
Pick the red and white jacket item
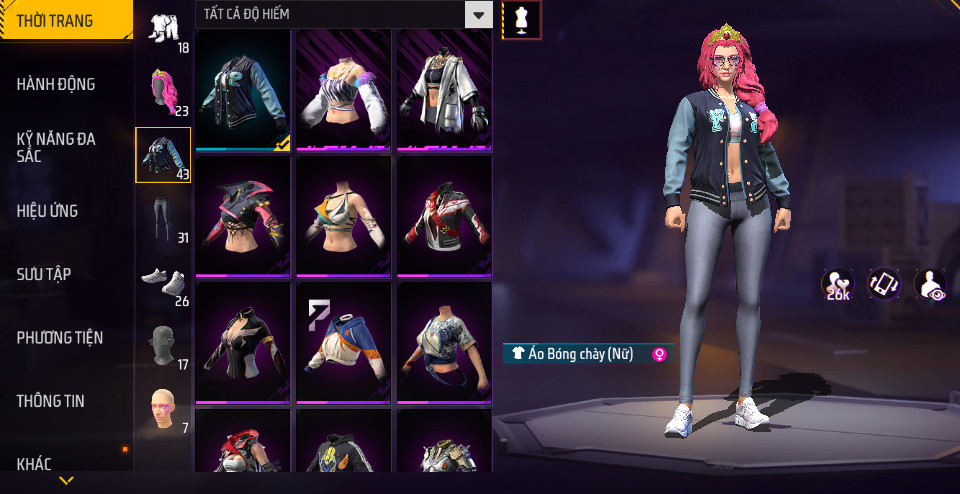pos(444,216)
